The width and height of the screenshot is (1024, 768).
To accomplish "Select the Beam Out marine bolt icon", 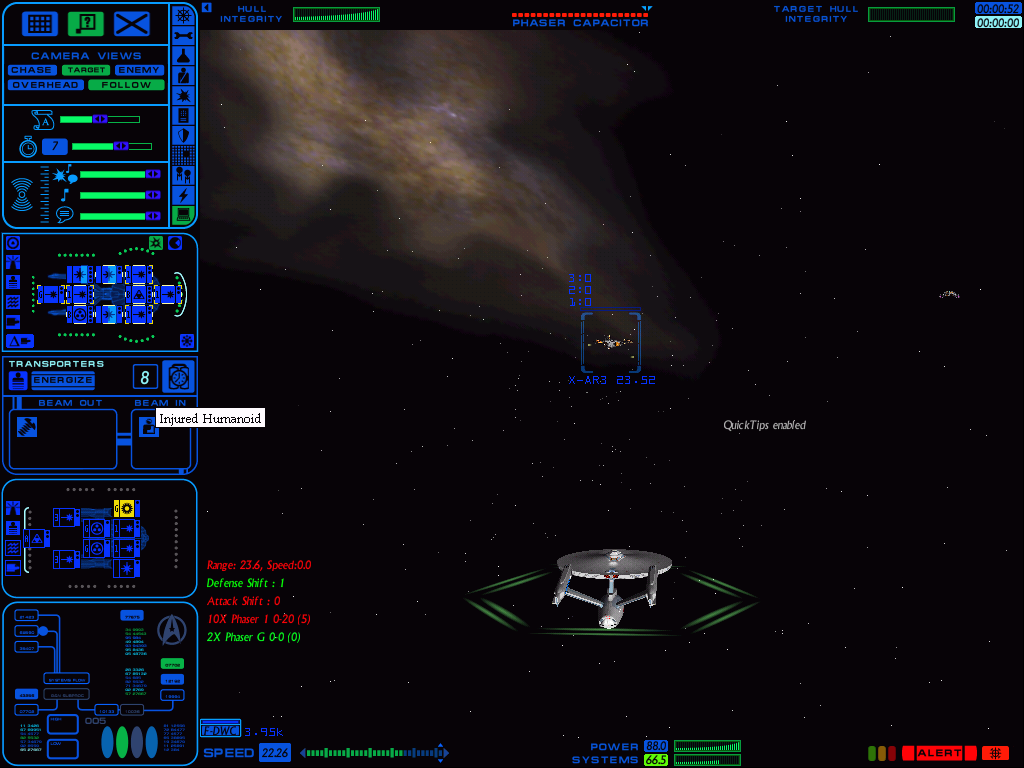I will pos(27,427).
